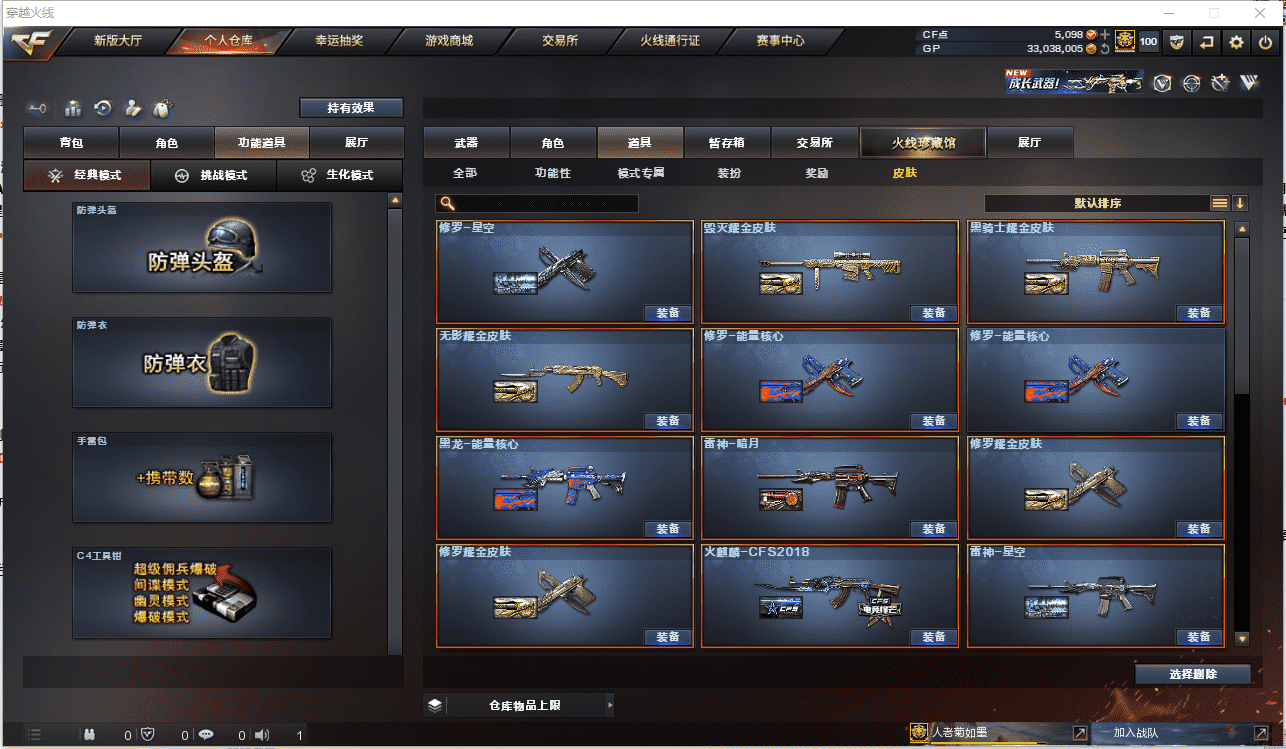The width and height of the screenshot is (1286, 749).
Task: Open the 火线珍藏馆 collection tab
Action: click(x=923, y=143)
